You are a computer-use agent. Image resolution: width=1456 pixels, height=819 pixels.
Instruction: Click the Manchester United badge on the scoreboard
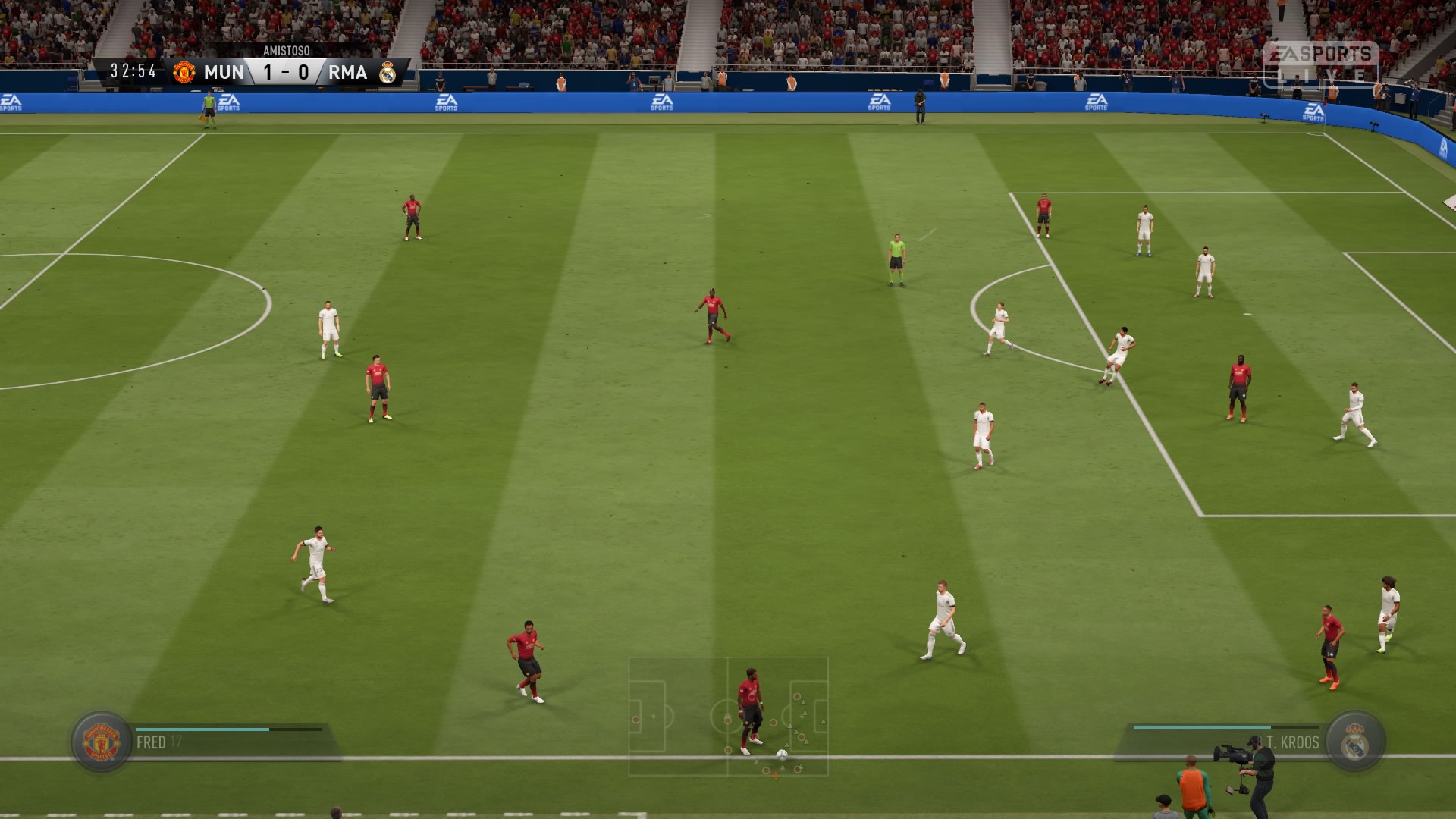tap(184, 72)
